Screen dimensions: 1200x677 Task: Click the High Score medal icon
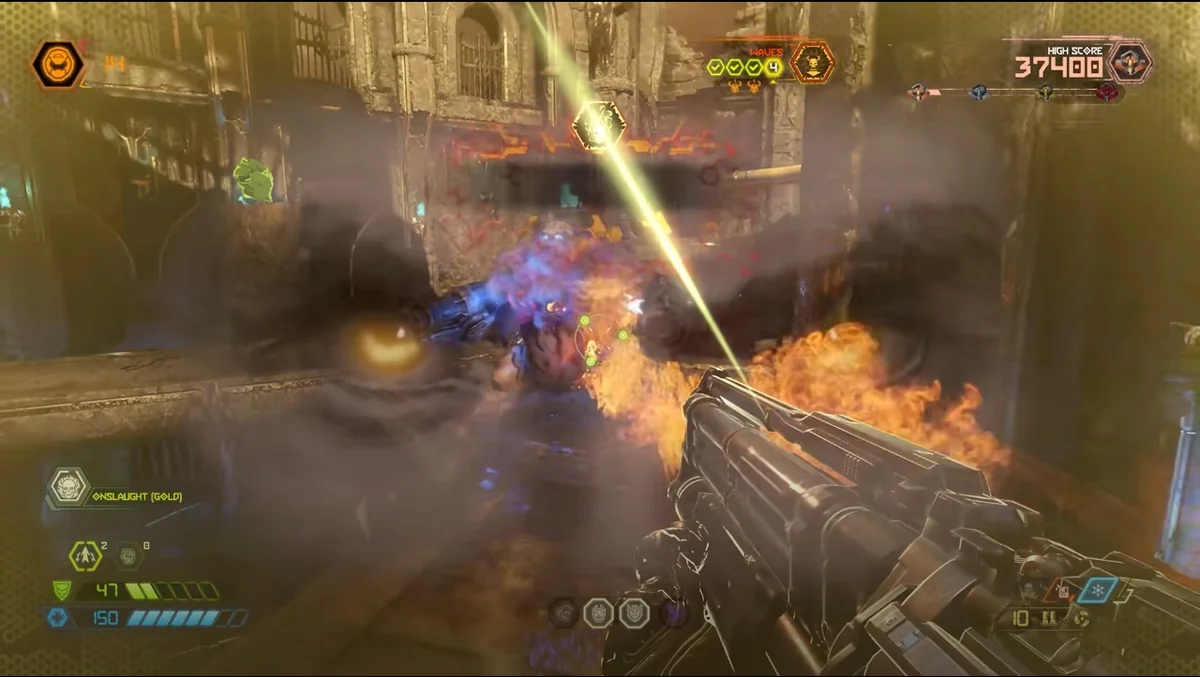[1130, 61]
